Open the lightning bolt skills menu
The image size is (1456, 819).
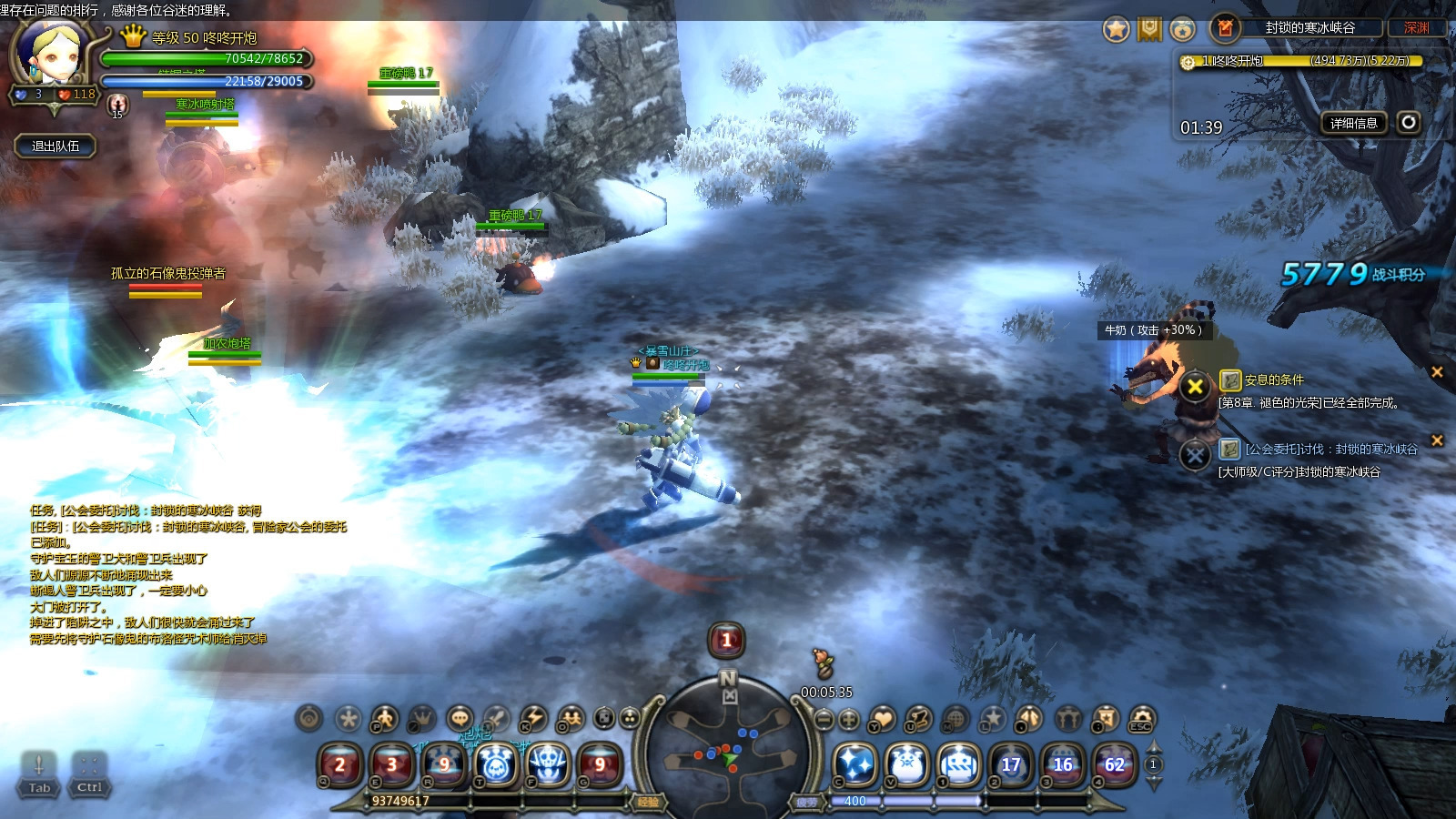(533, 719)
